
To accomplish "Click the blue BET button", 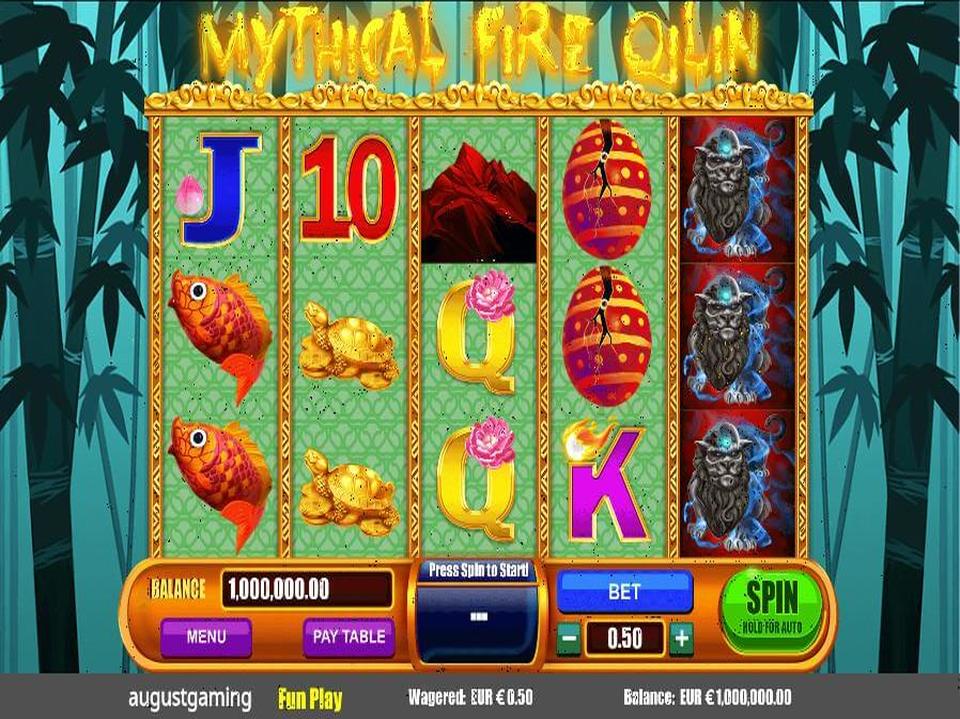I will [x=624, y=592].
